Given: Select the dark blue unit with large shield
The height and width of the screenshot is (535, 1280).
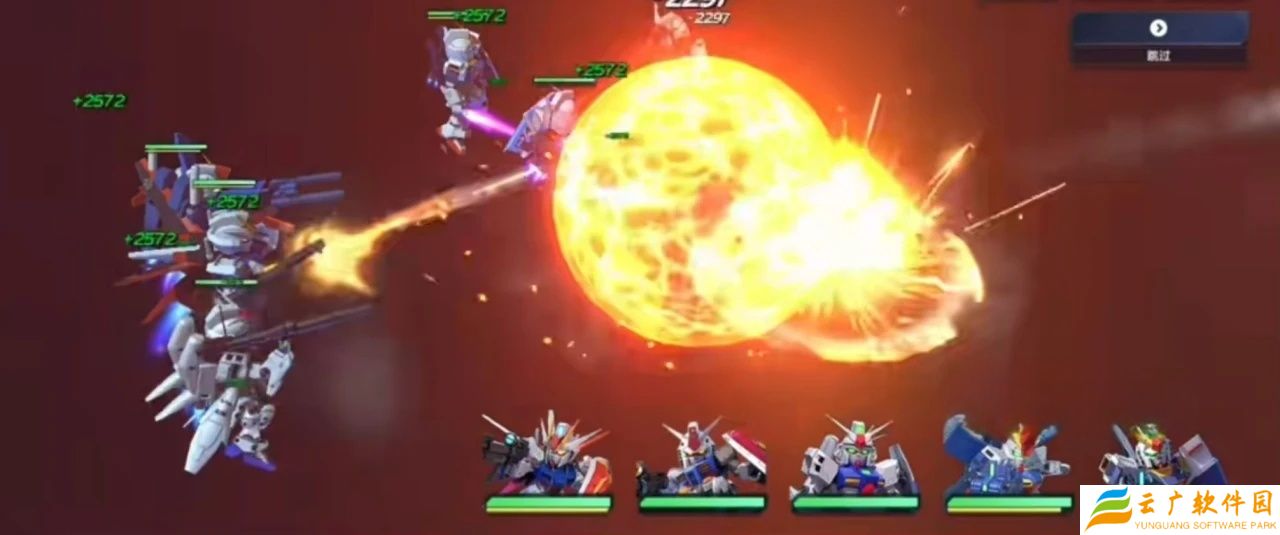Looking at the screenshot, I should 1006,458.
